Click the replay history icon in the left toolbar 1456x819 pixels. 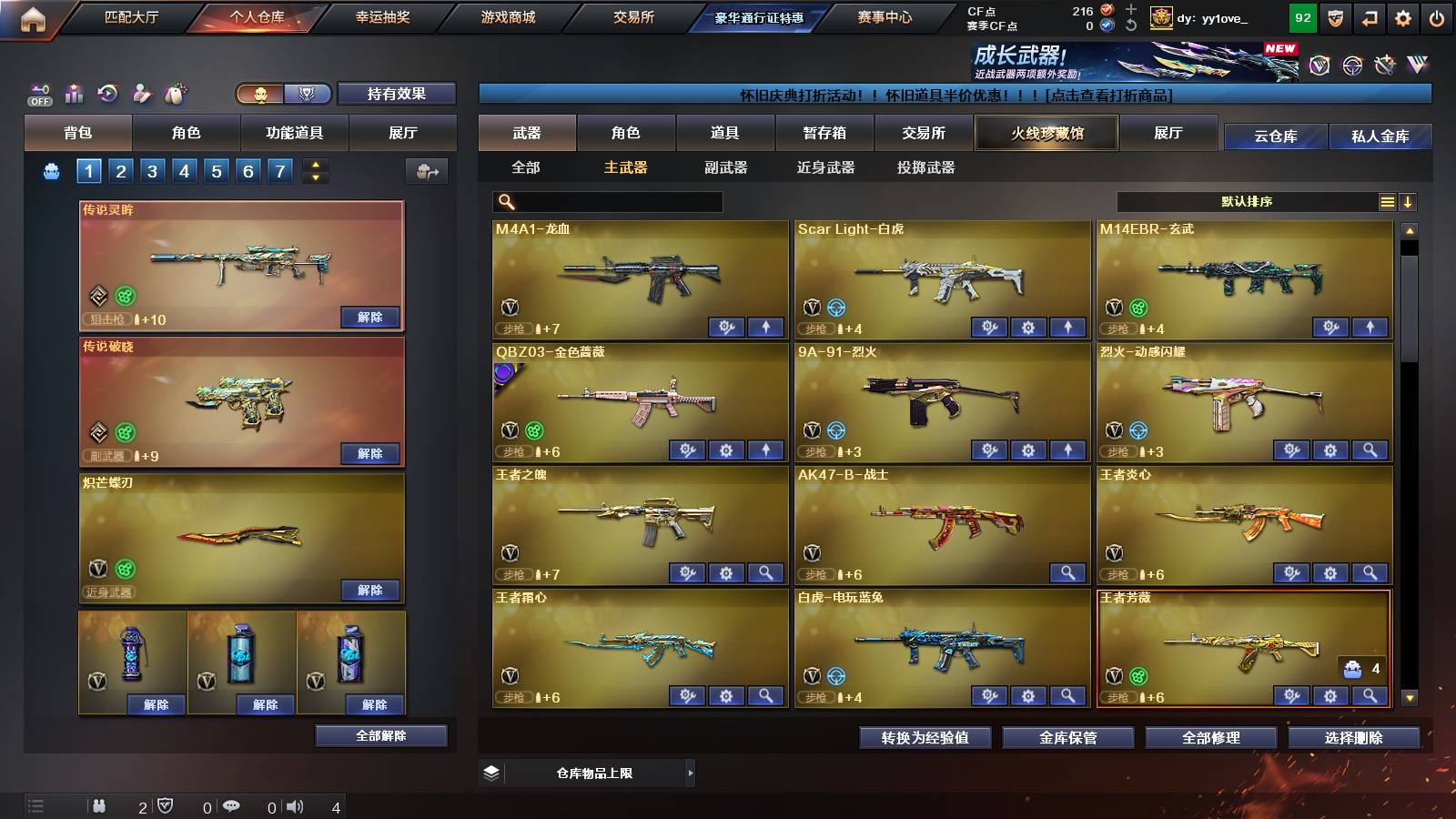106,93
